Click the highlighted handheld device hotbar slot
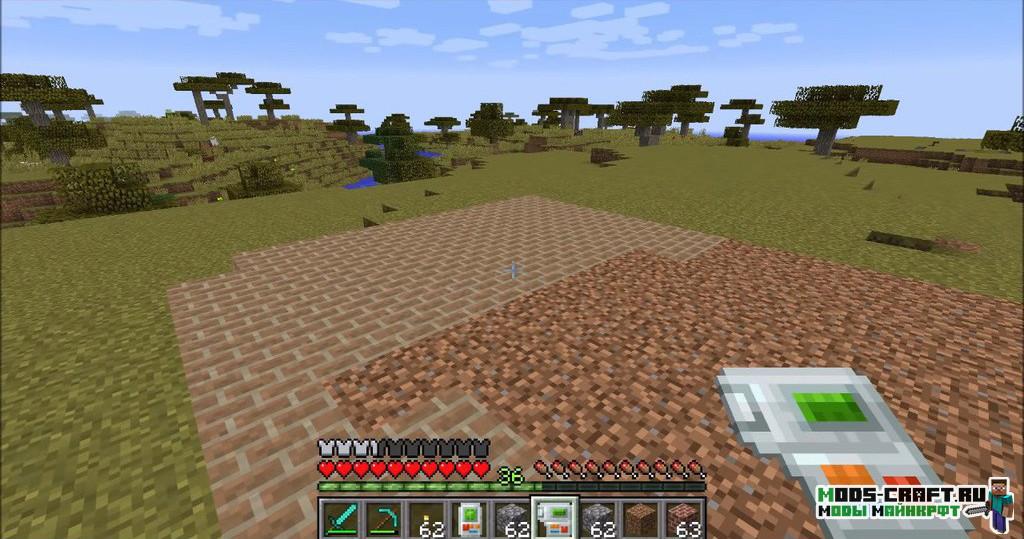 click(x=553, y=520)
